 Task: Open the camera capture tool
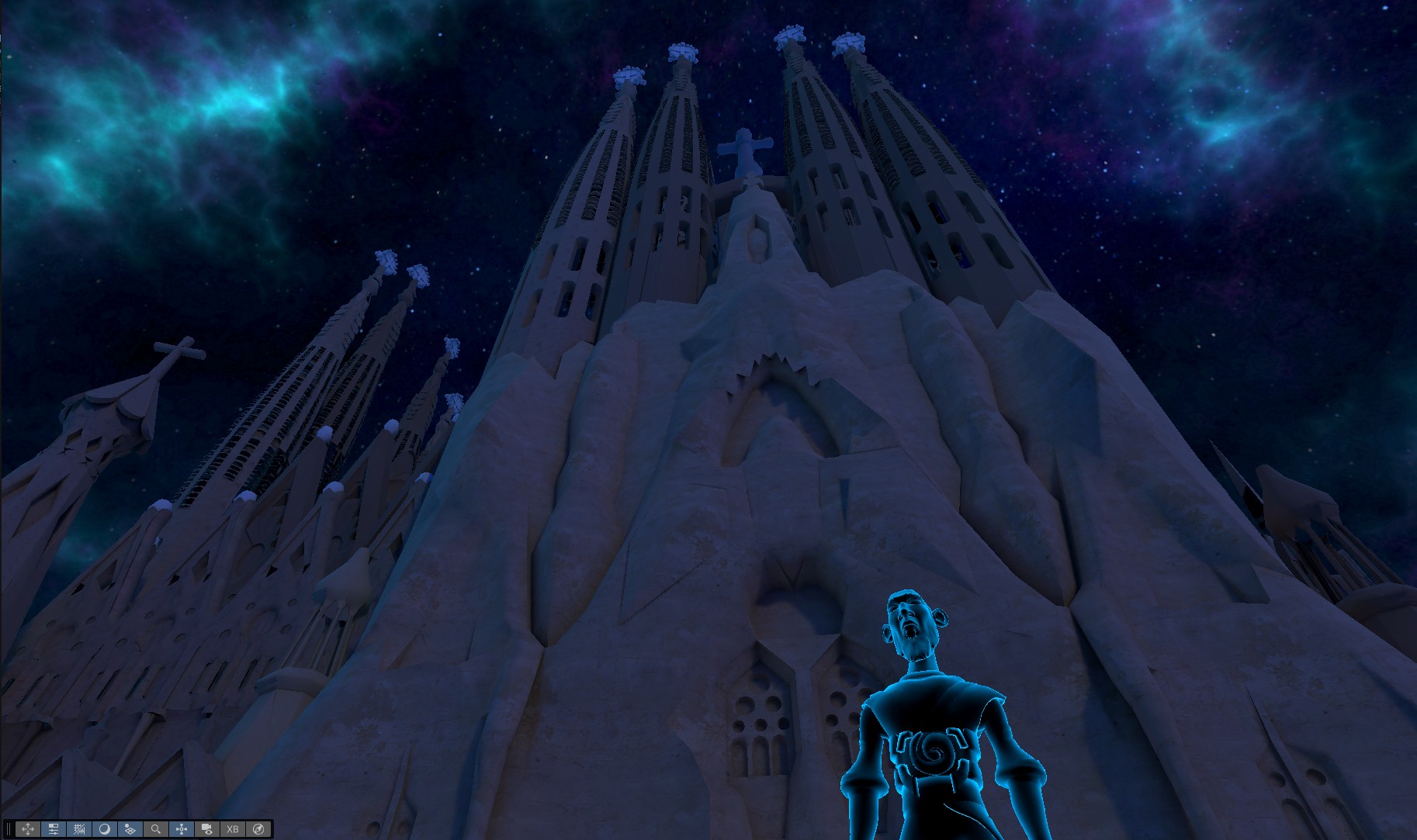click(206, 828)
